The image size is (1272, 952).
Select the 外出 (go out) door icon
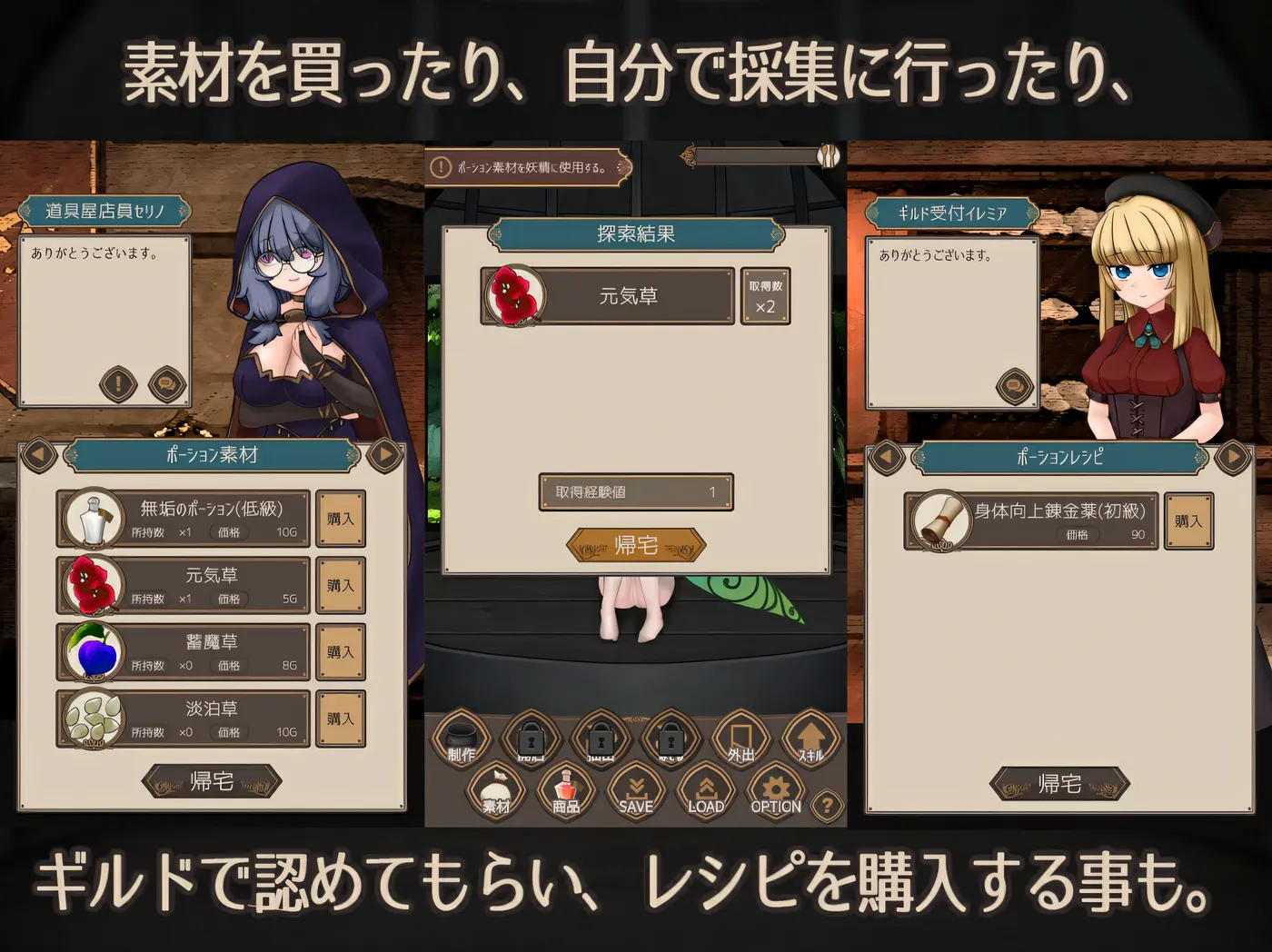pos(740,738)
